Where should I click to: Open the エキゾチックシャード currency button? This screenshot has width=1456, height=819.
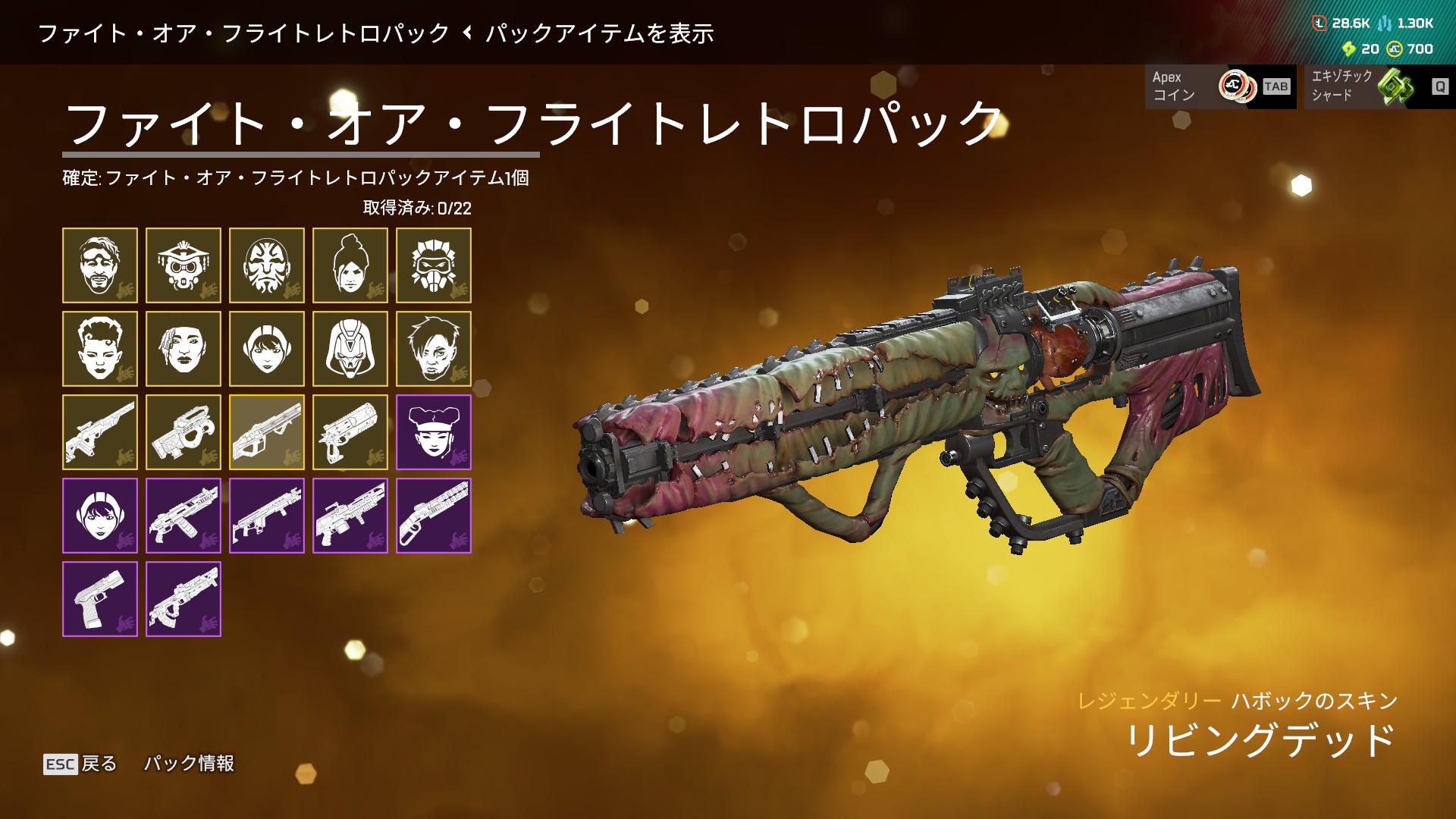tap(1379, 86)
